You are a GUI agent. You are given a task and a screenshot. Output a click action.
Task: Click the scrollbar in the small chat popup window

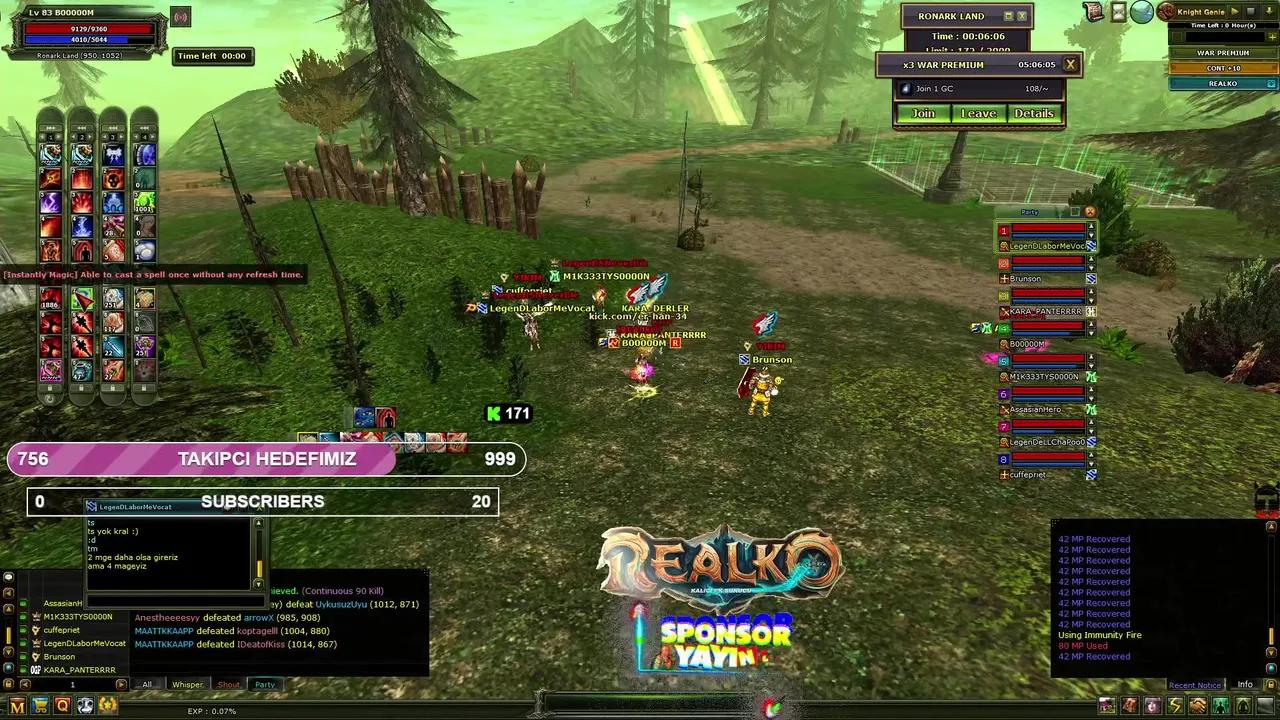tap(259, 569)
